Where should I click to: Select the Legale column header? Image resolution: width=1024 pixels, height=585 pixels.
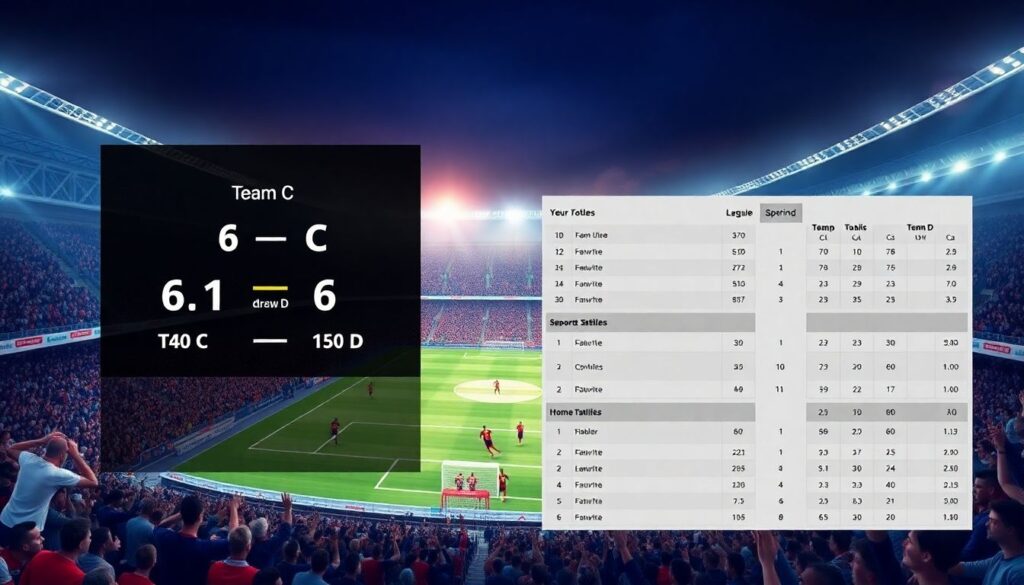739,213
